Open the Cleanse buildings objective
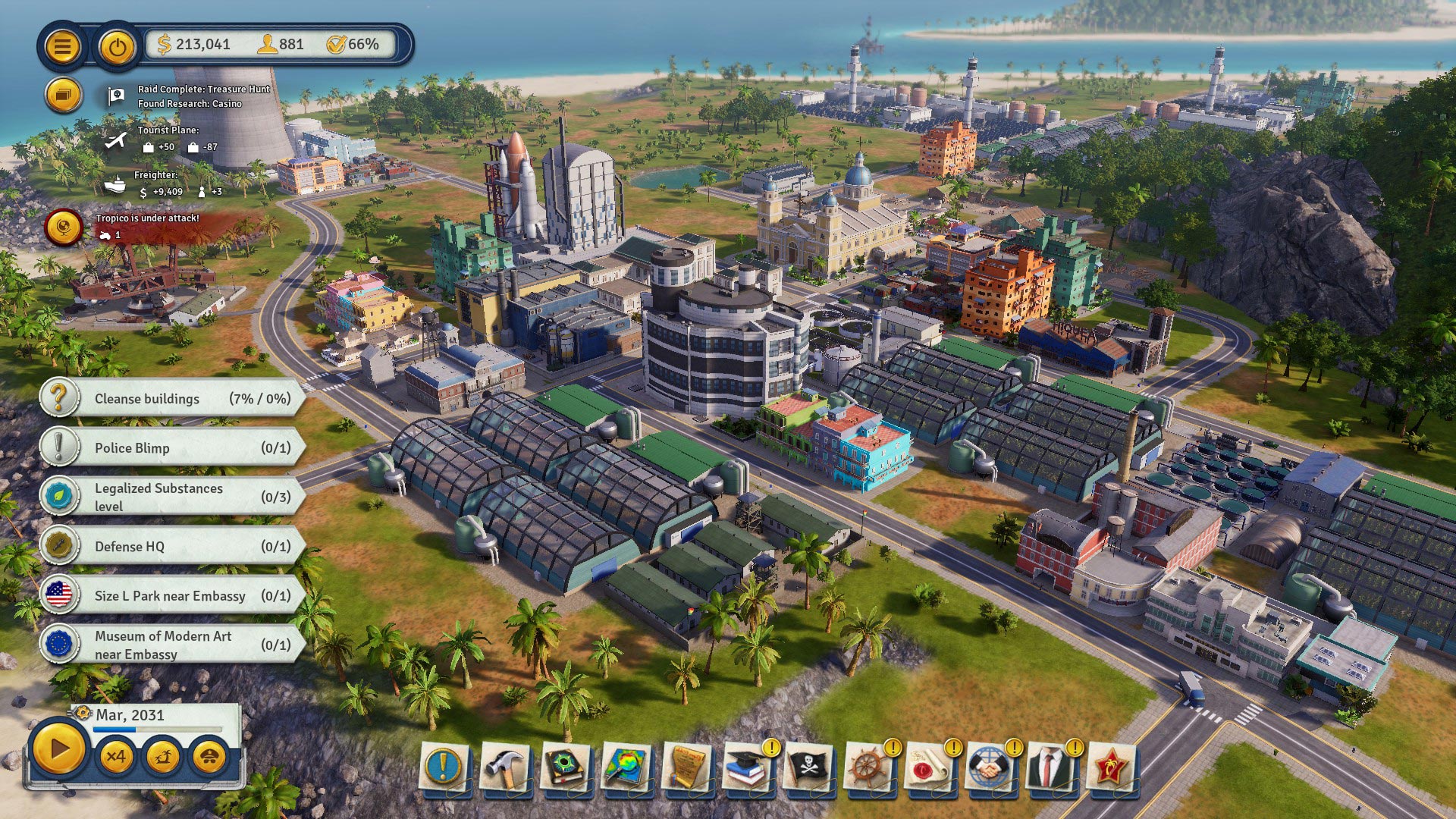This screenshot has width=1456, height=819. pyautogui.click(x=173, y=399)
